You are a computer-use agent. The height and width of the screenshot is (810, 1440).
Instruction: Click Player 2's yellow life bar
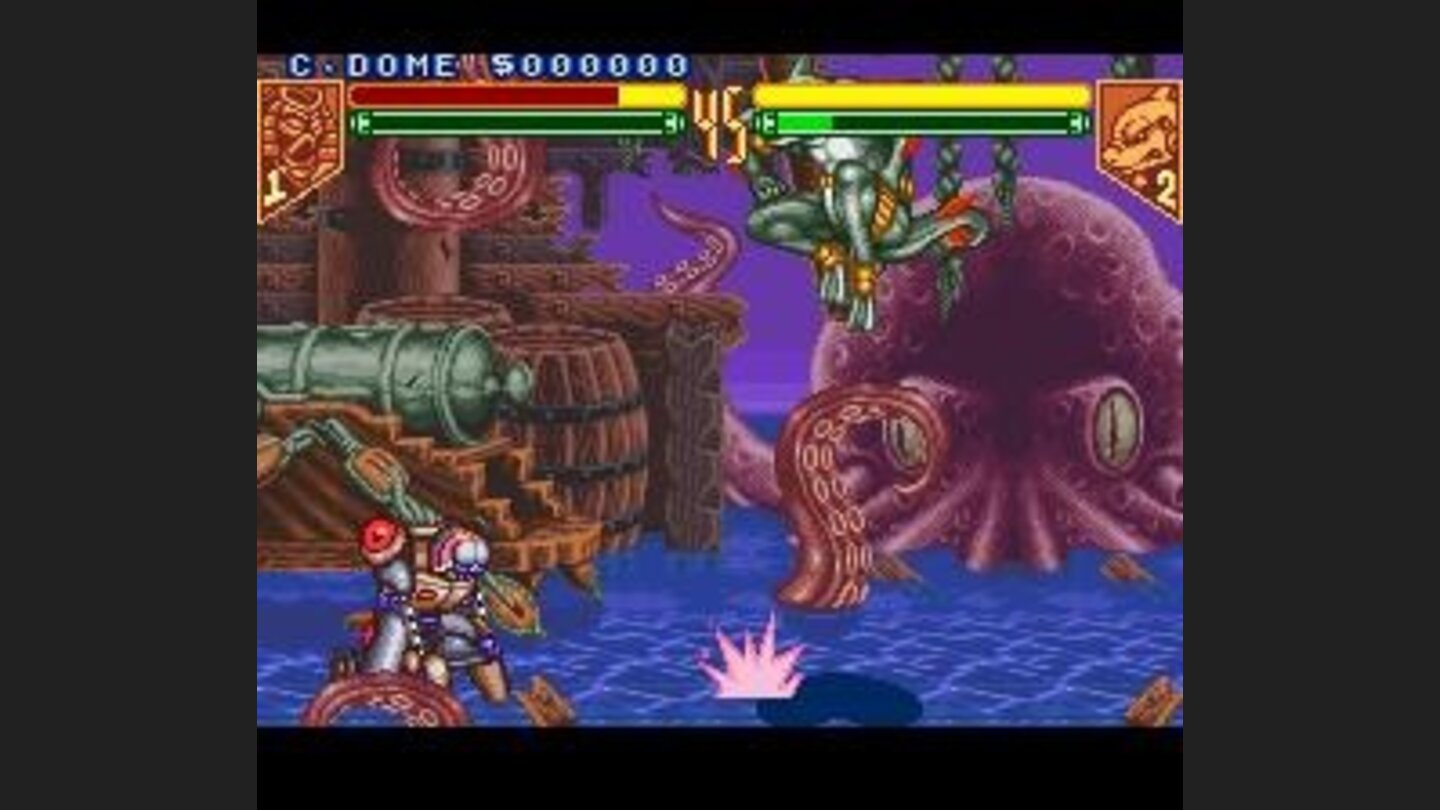pyautogui.click(x=920, y=98)
